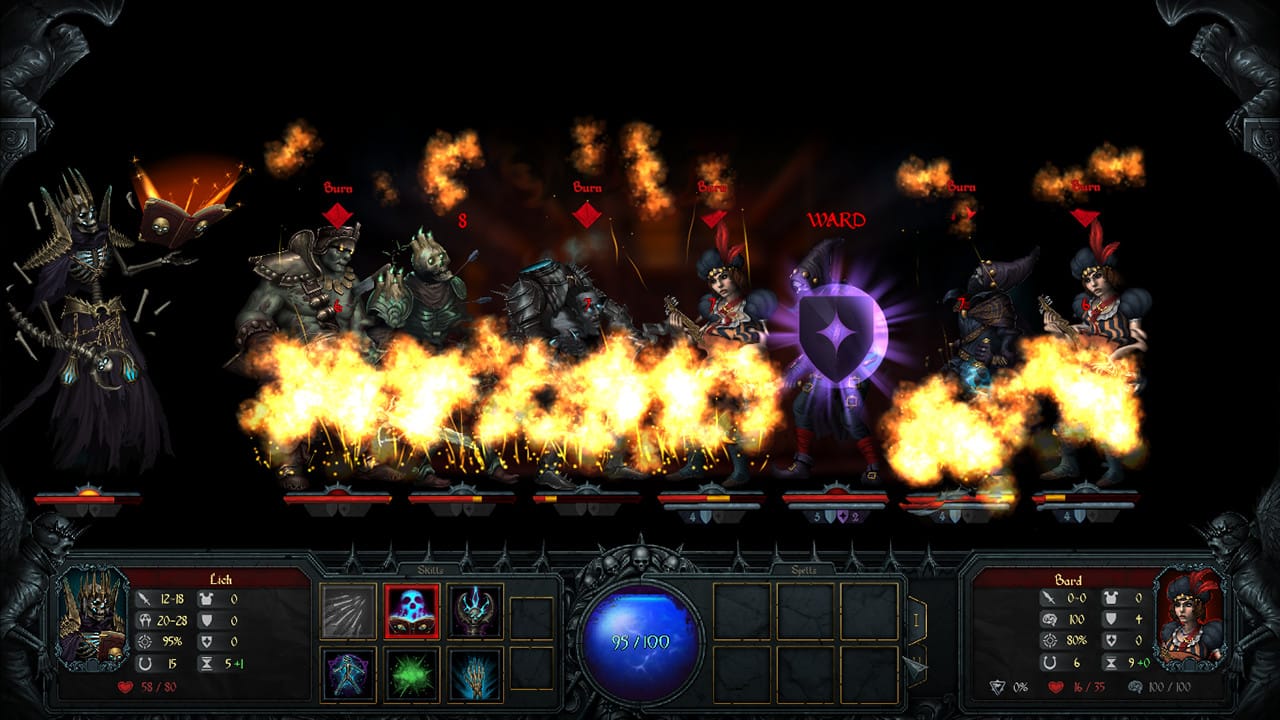Image resolution: width=1280 pixels, height=720 pixels.
Task: Click the Lich's attack damage sword icon
Action: [143, 599]
